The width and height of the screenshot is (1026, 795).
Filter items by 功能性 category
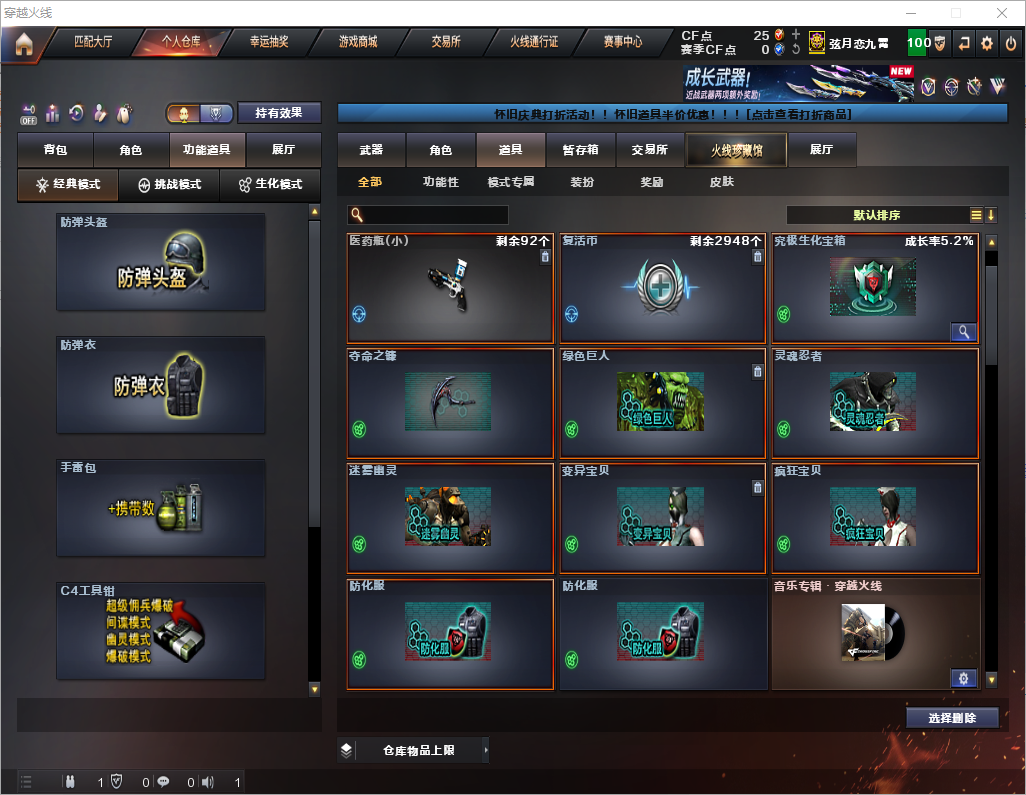tap(440, 182)
